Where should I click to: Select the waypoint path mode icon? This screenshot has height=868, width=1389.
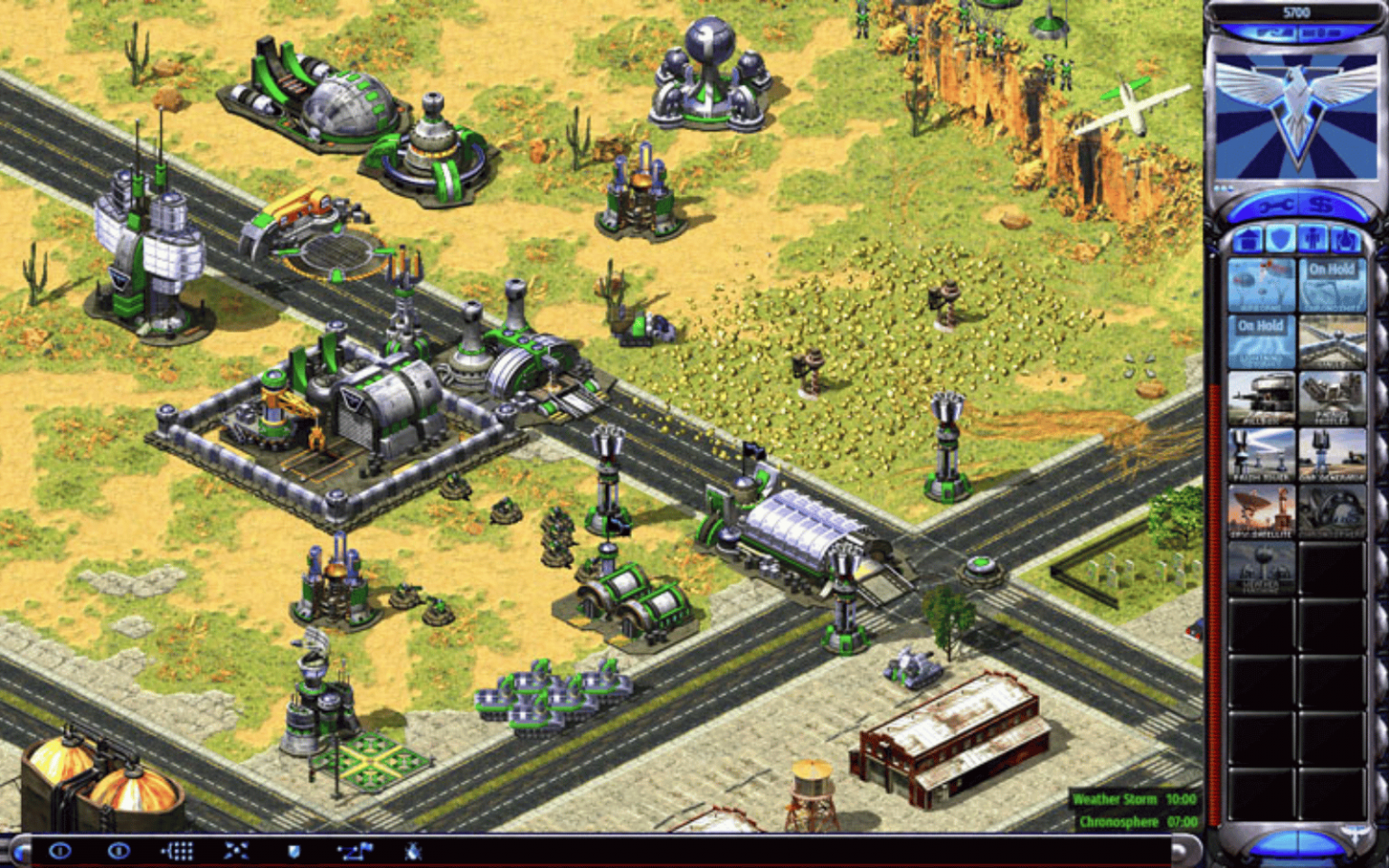coord(356,851)
